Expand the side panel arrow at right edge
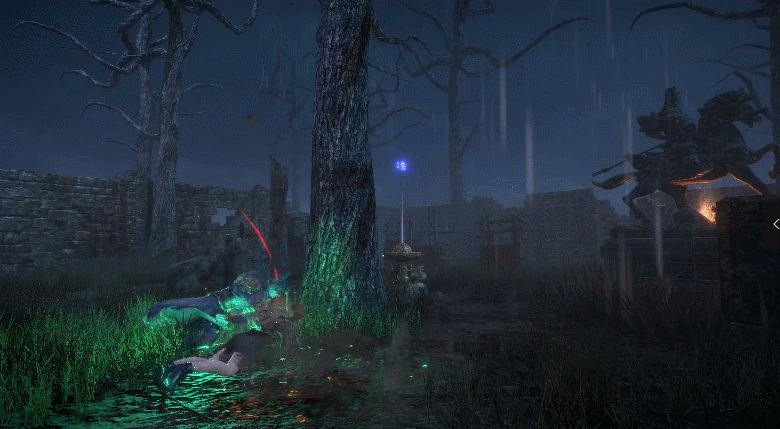Screen dimensions: 780x429 click(775, 224)
